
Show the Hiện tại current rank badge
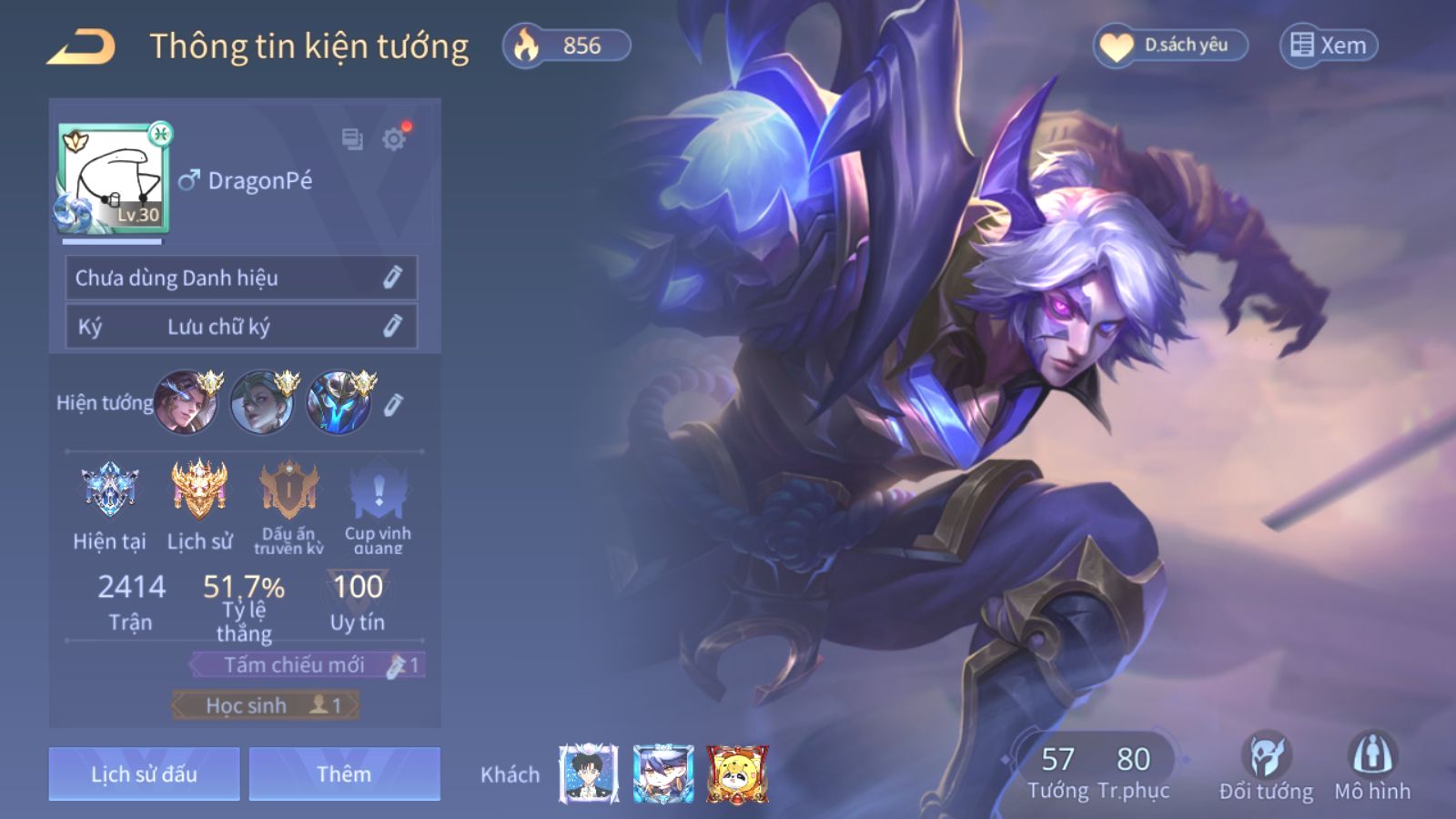click(109, 490)
